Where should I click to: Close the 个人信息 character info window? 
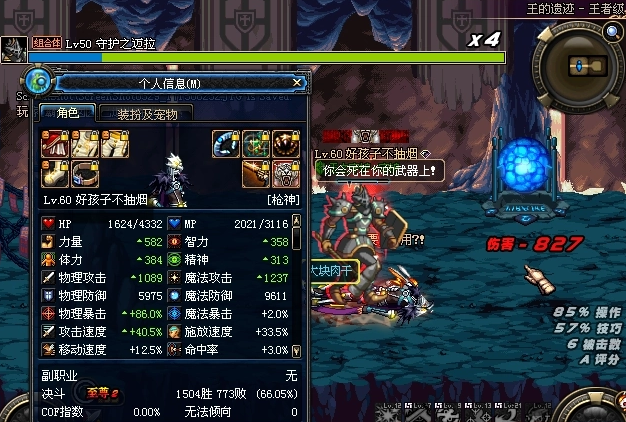[x=297, y=83]
